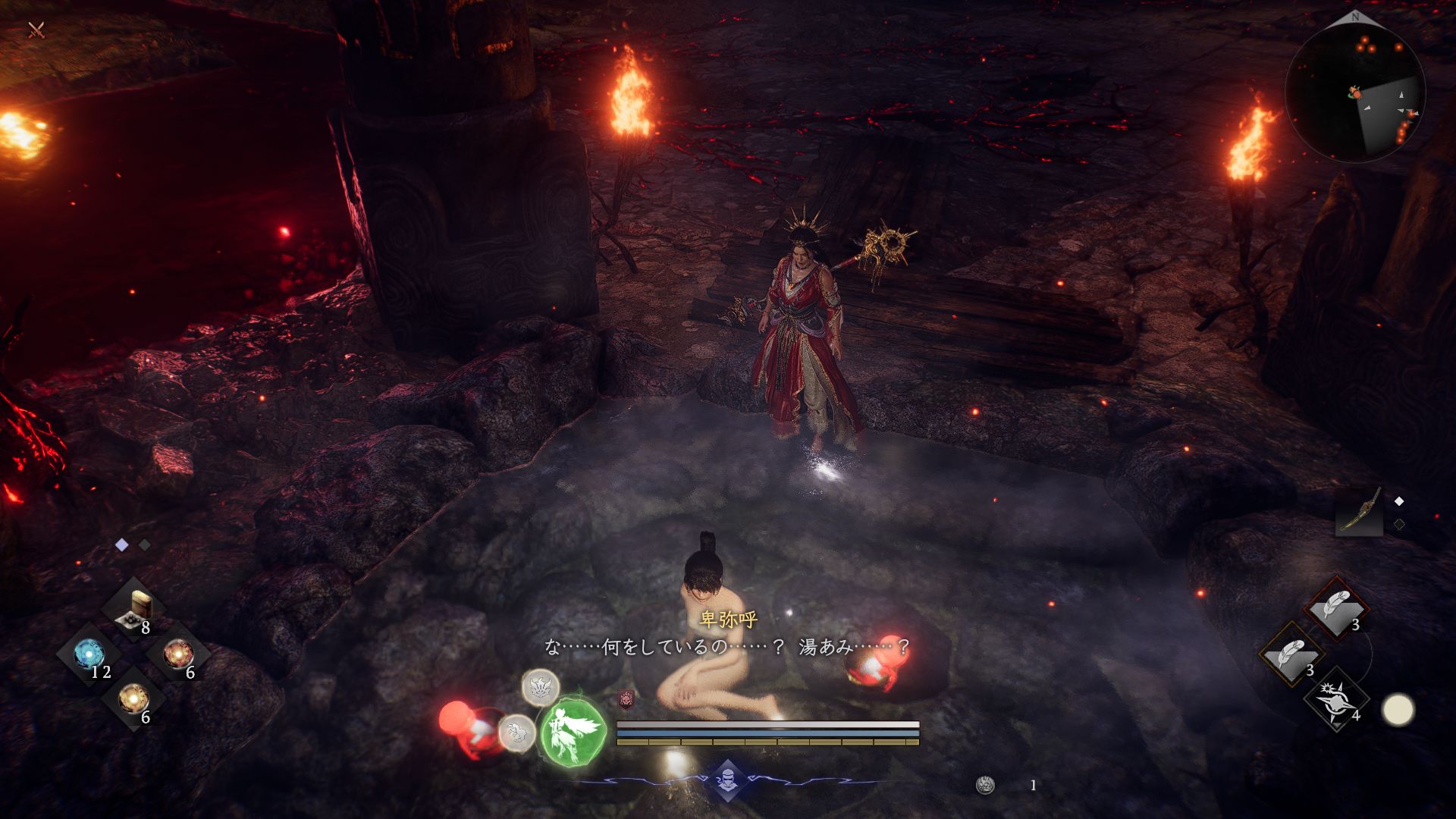Select the grey claw skill icon
This screenshot has width=1456, height=819.
(x=517, y=733)
